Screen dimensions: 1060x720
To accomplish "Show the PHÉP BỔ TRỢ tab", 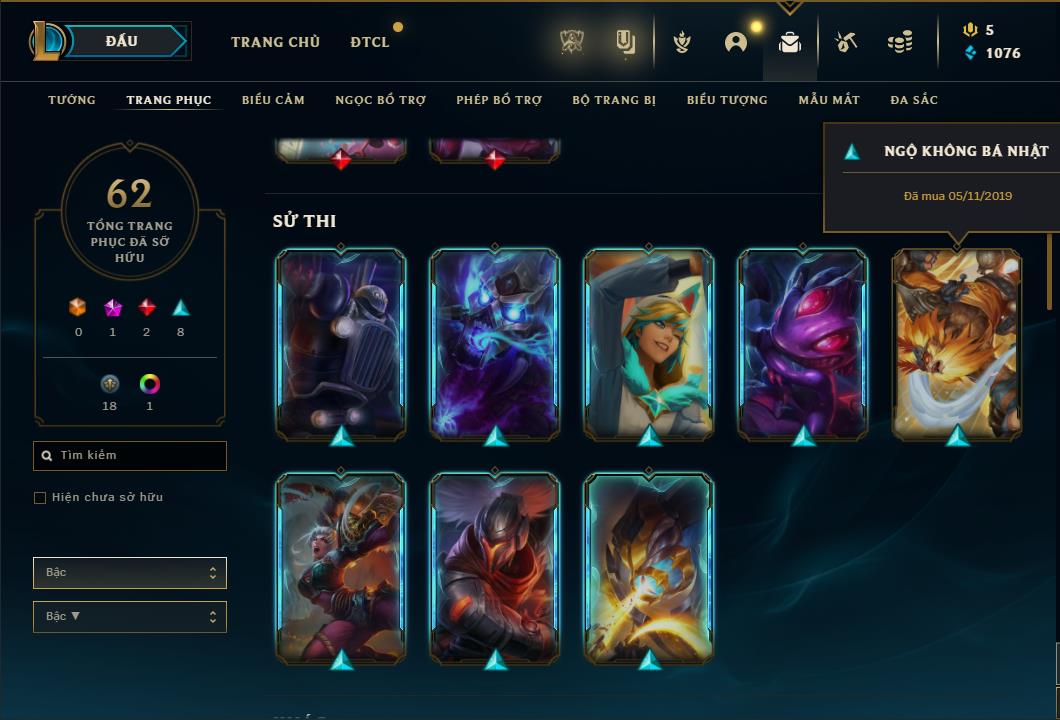I will (499, 100).
